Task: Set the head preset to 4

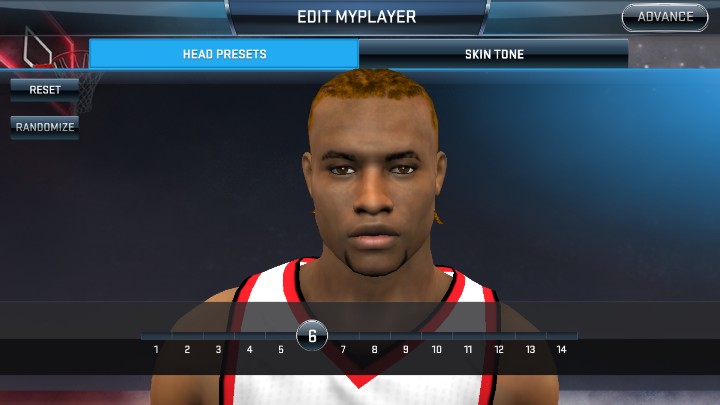Action: [249, 349]
